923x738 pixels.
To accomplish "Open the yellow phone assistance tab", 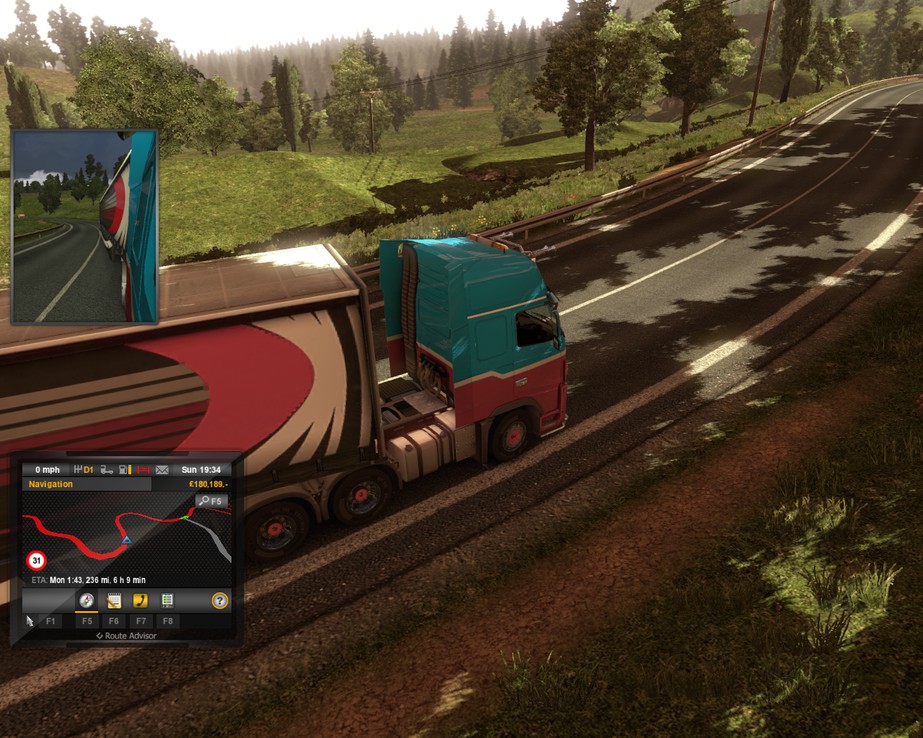I will 140,600.
